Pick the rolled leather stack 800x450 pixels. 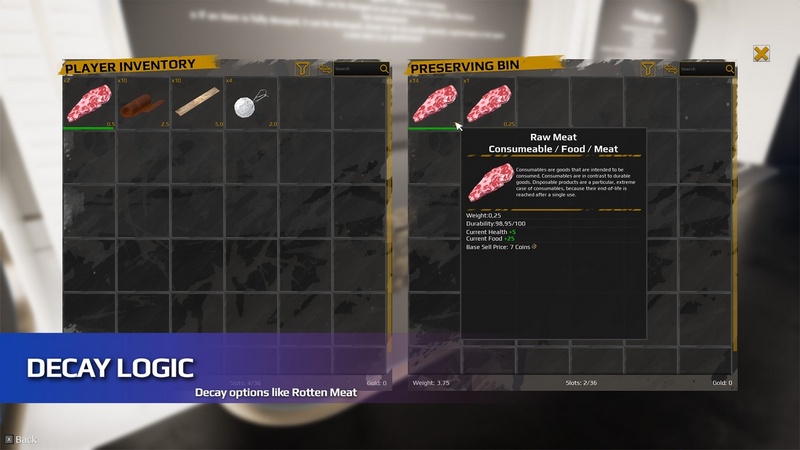[143, 103]
